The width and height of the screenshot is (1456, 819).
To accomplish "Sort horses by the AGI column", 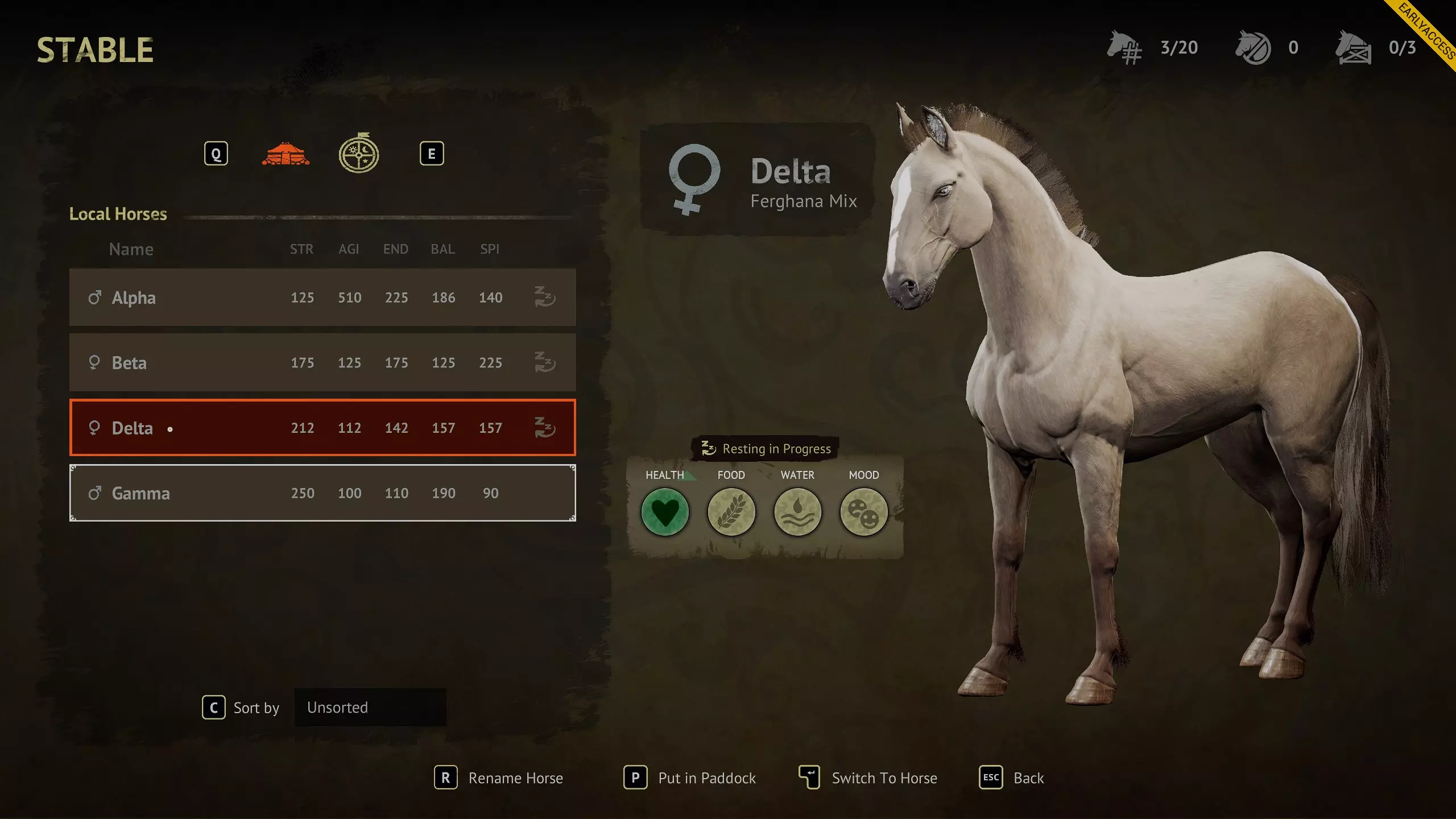I will [x=349, y=249].
